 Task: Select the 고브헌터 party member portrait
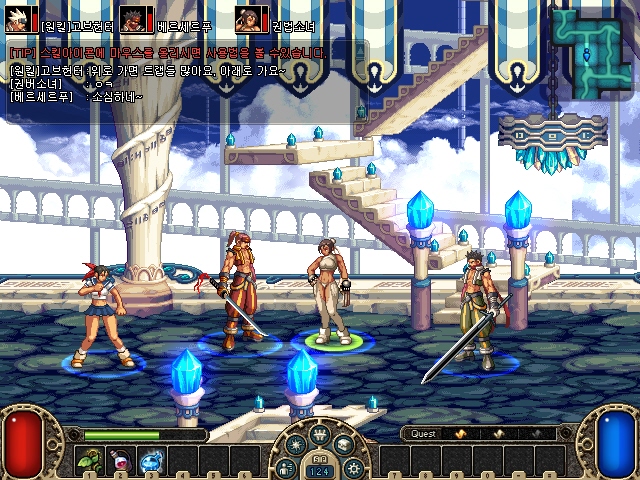pyautogui.click(x=19, y=19)
